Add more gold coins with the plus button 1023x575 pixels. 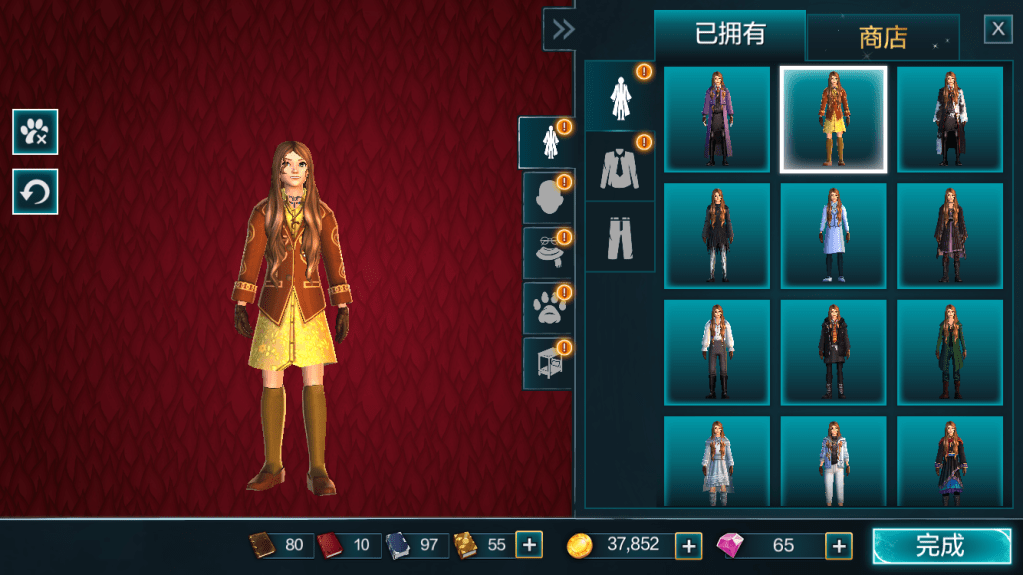(688, 545)
